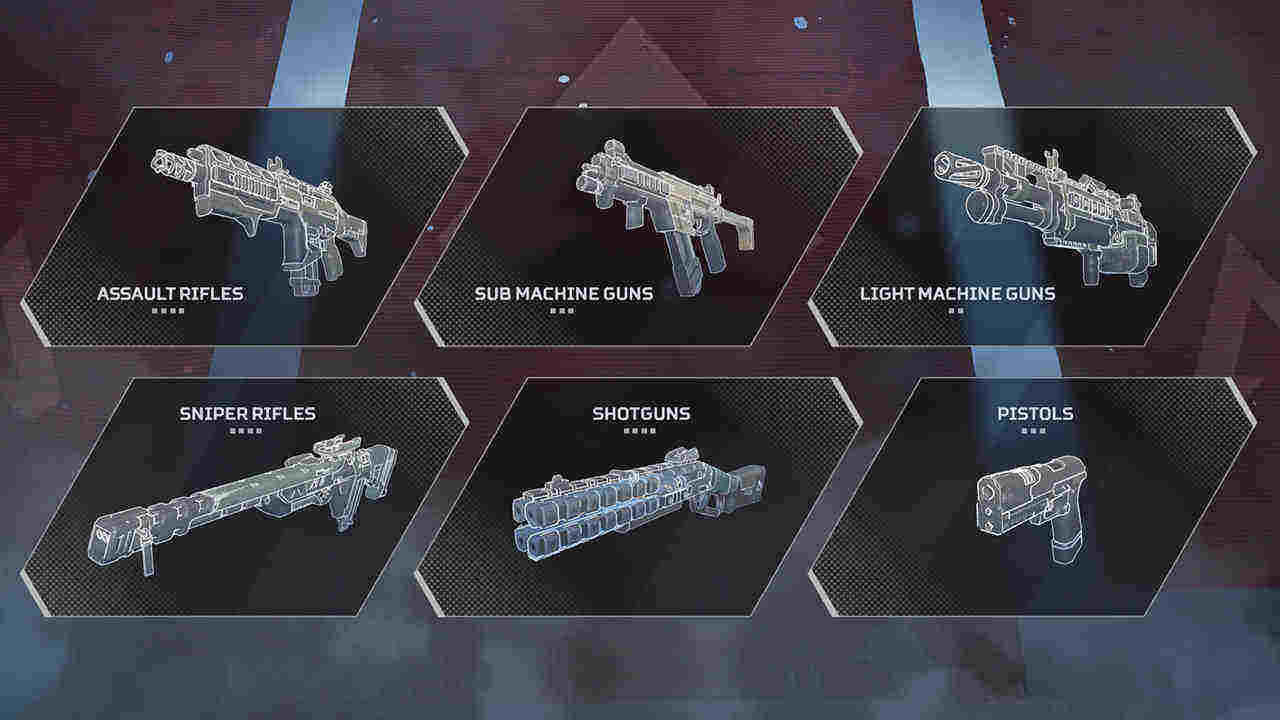
Task: Click the ASSAULT RIFLES label text
Action: [x=169, y=293]
